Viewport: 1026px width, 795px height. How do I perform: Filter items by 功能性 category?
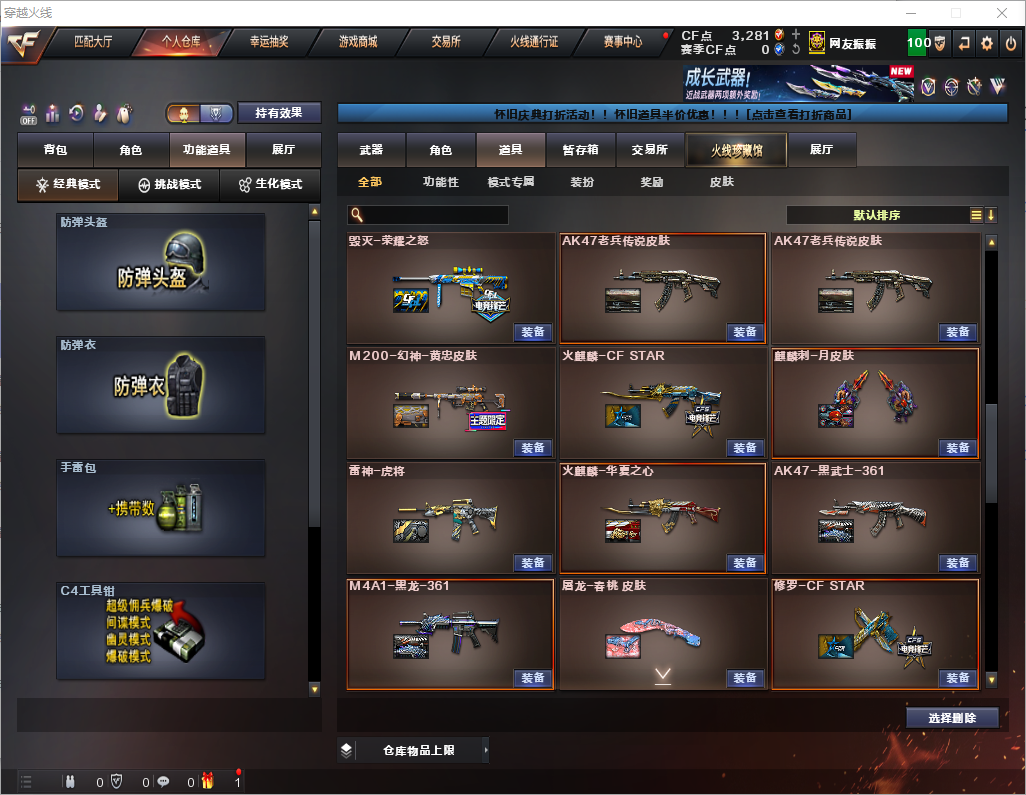click(441, 182)
